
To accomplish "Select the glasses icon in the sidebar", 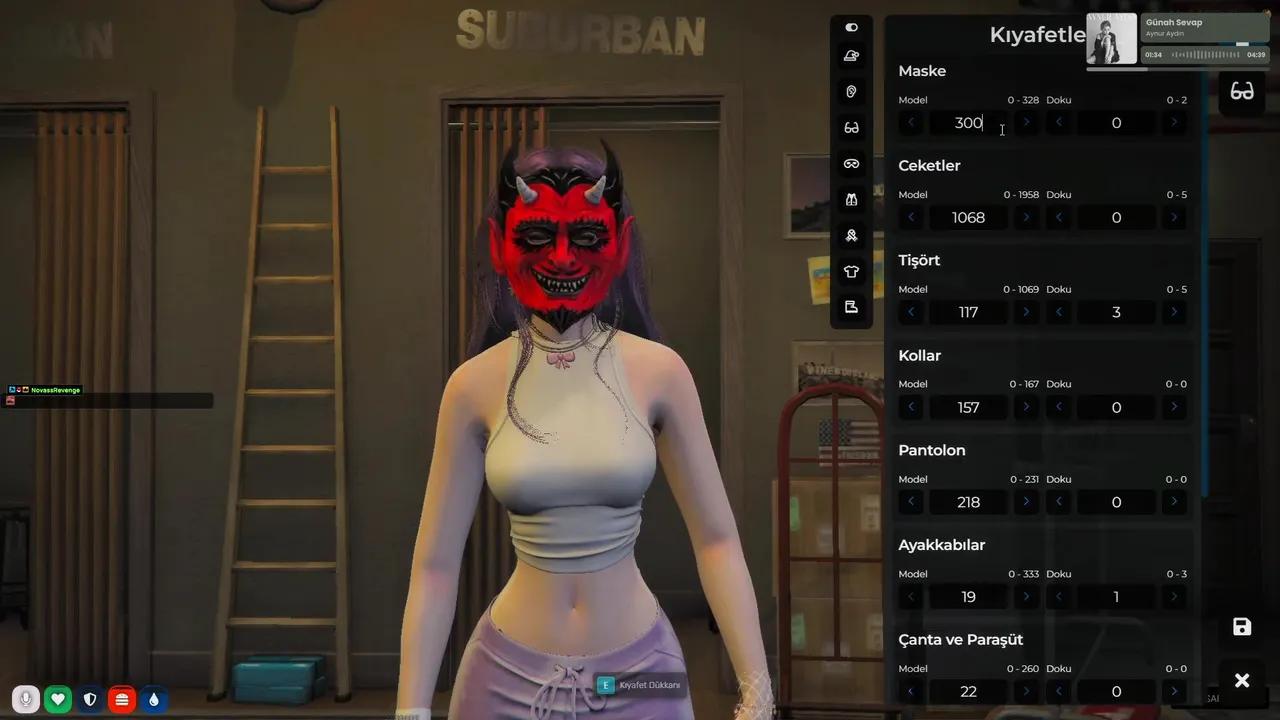I will click(x=851, y=127).
